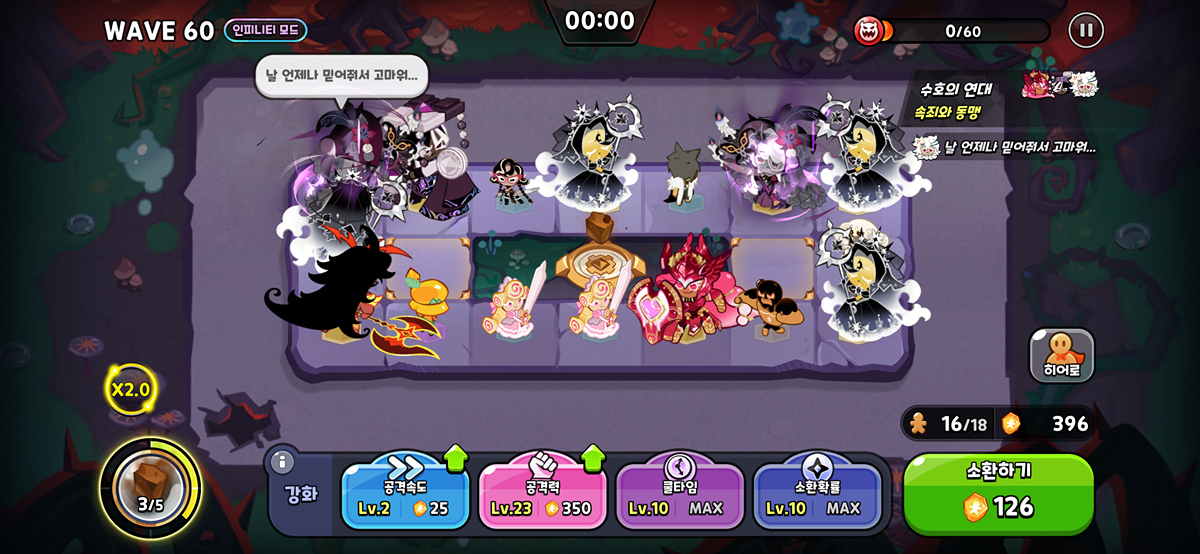
Task: Open the Hero (히어로) panel
Action: click(x=1062, y=356)
